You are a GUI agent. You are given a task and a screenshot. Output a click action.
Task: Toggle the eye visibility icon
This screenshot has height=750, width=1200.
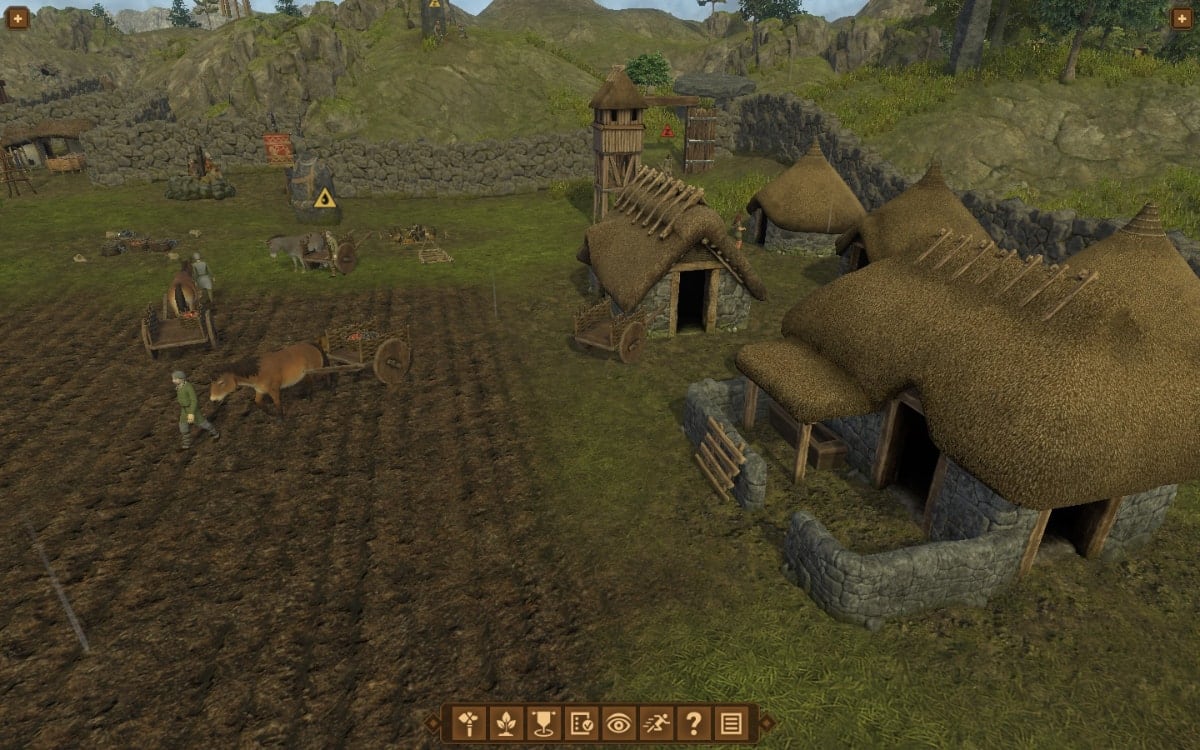point(618,722)
